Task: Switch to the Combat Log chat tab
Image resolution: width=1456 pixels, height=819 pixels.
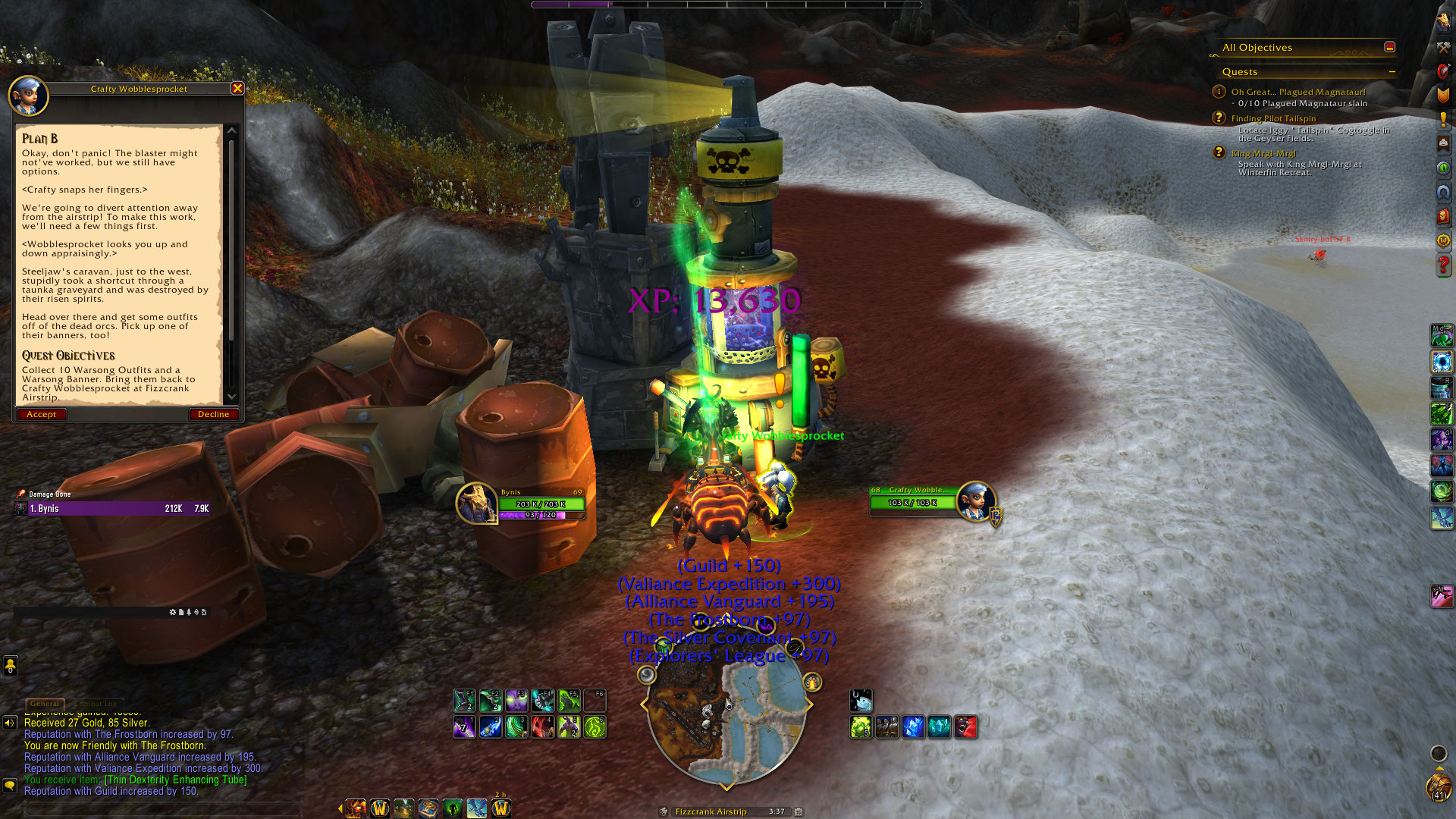Action: pos(96,704)
